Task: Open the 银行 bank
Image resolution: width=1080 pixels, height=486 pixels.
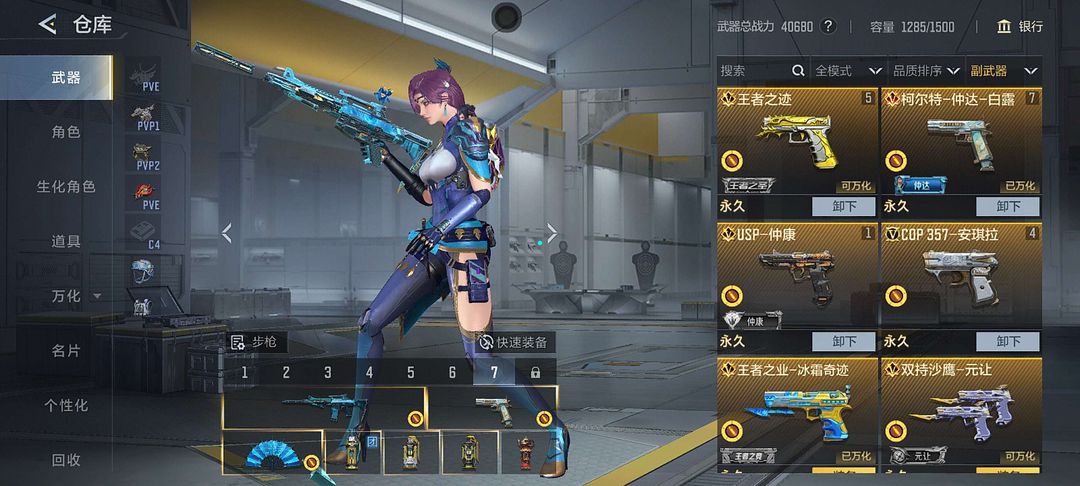Action: [x=1020, y=26]
